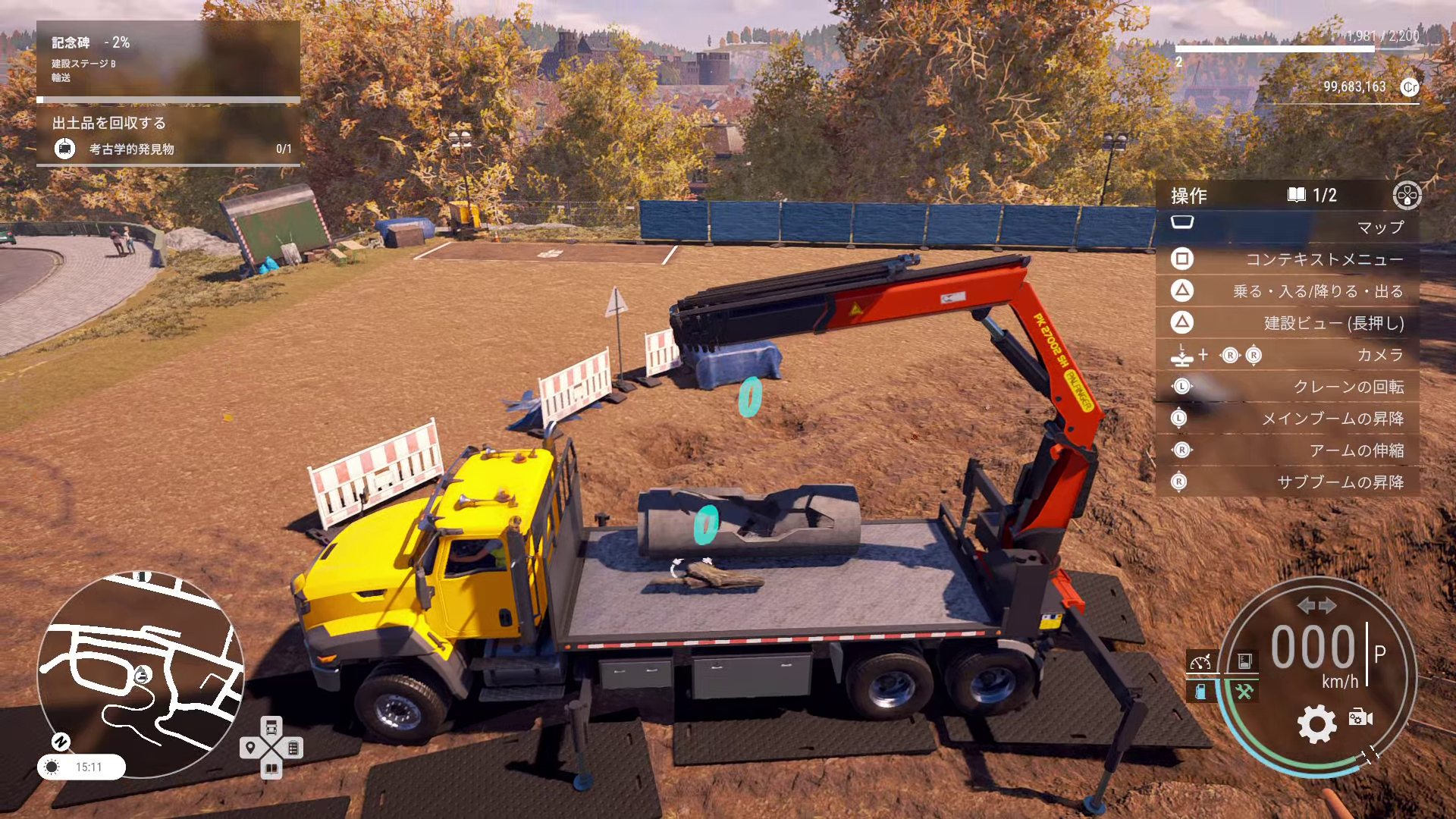The height and width of the screenshot is (819, 1456).
Task: Click the north compass marker on minimap
Action: (61, 741)
